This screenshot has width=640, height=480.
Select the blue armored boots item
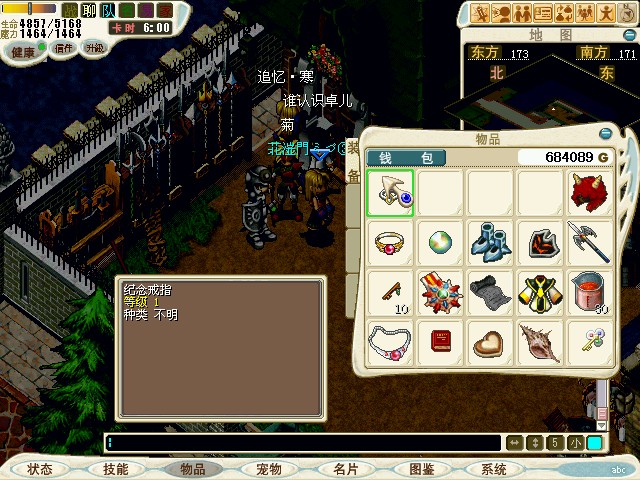click(x=490, y=243)
